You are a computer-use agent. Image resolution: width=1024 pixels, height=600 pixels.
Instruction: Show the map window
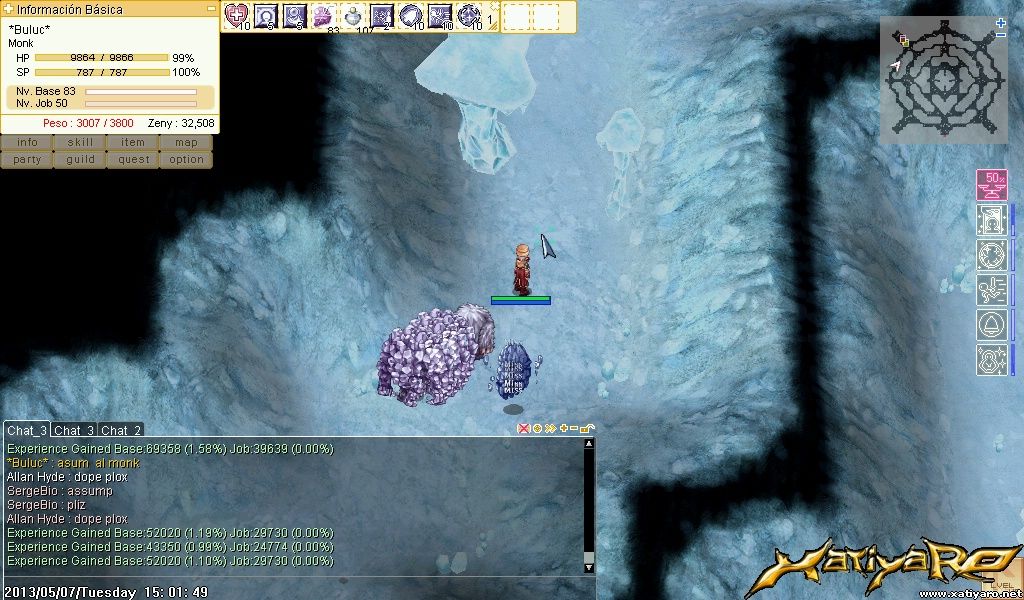point(186,143)
